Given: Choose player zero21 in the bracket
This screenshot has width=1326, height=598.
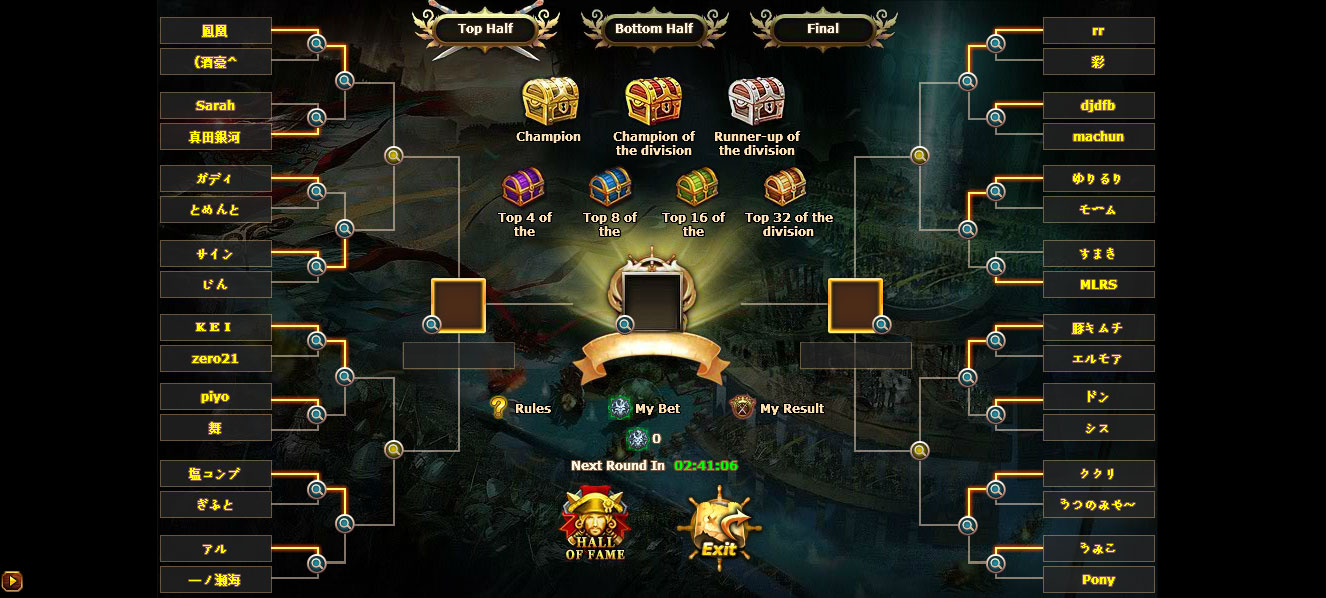Looking at the screenshot, I should tap(215, 359).
